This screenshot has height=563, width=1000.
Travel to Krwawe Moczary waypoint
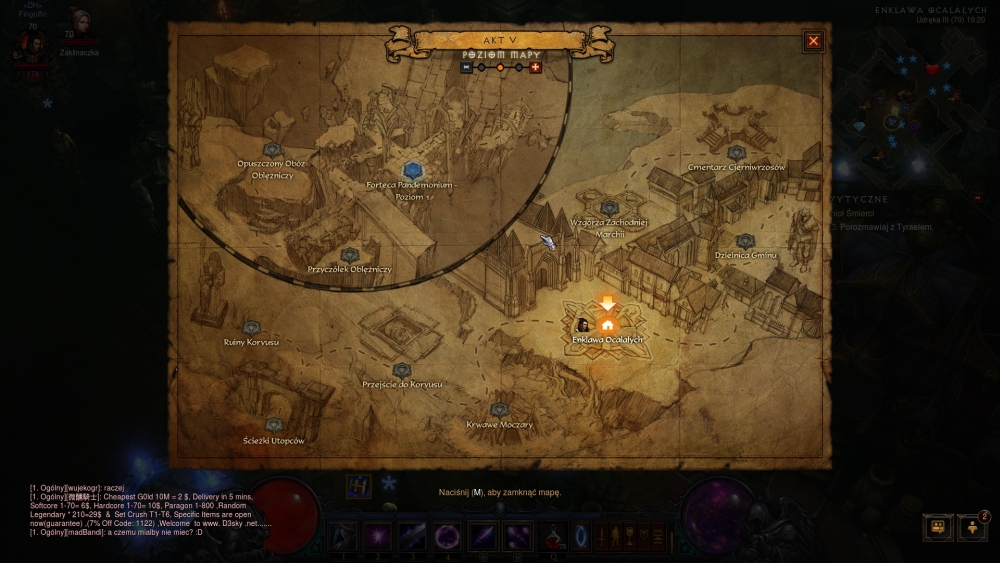click(x=499, y=410)
